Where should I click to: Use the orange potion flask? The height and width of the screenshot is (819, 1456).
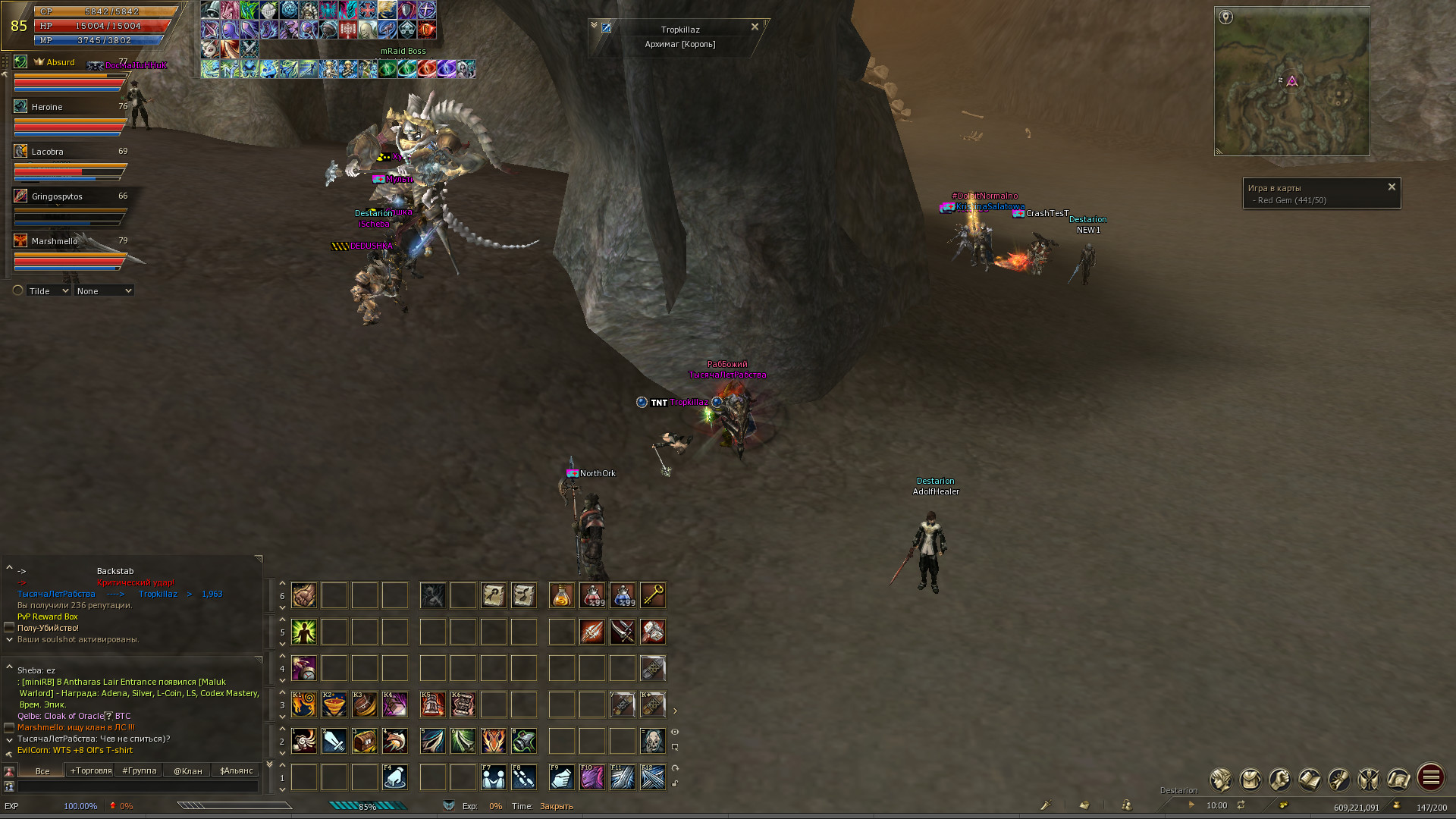(562, 596)
